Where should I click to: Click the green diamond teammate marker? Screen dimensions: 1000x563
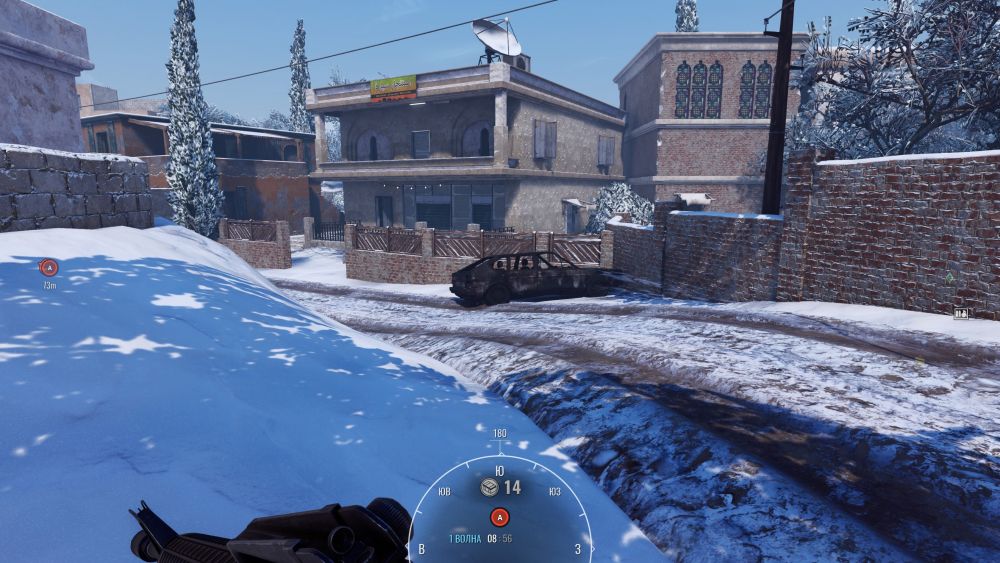(948, 277)
